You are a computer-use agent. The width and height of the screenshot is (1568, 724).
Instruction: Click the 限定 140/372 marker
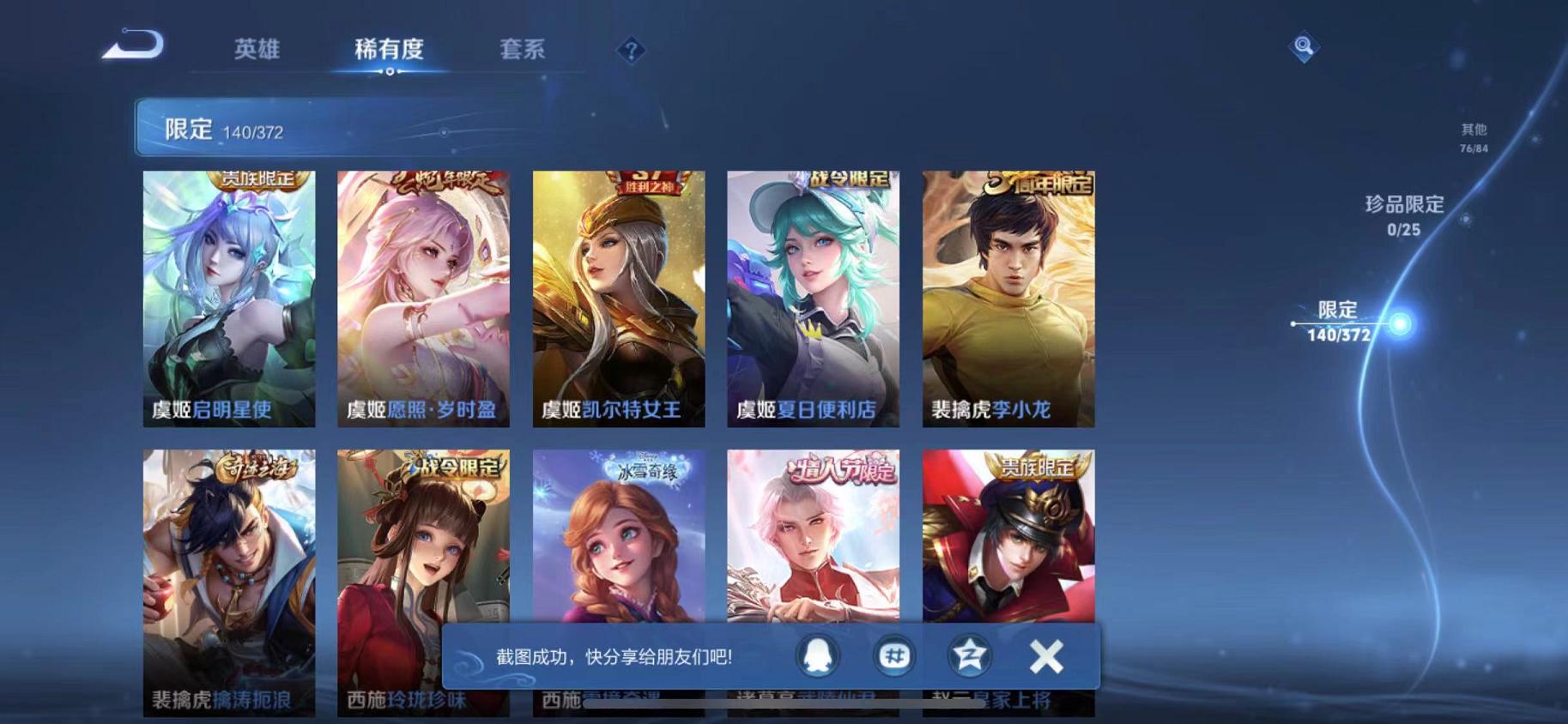(1339, 323)
